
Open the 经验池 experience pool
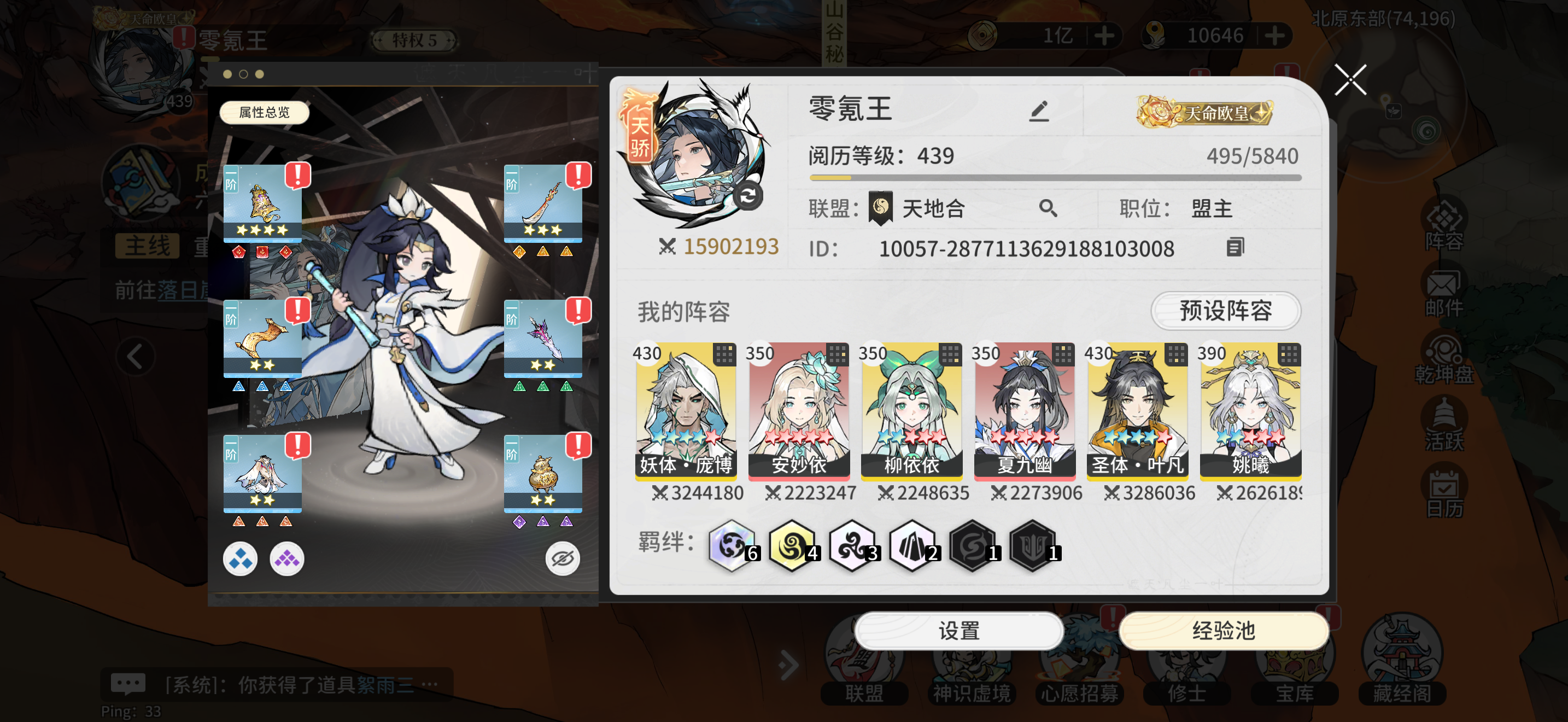(1224, 631)
